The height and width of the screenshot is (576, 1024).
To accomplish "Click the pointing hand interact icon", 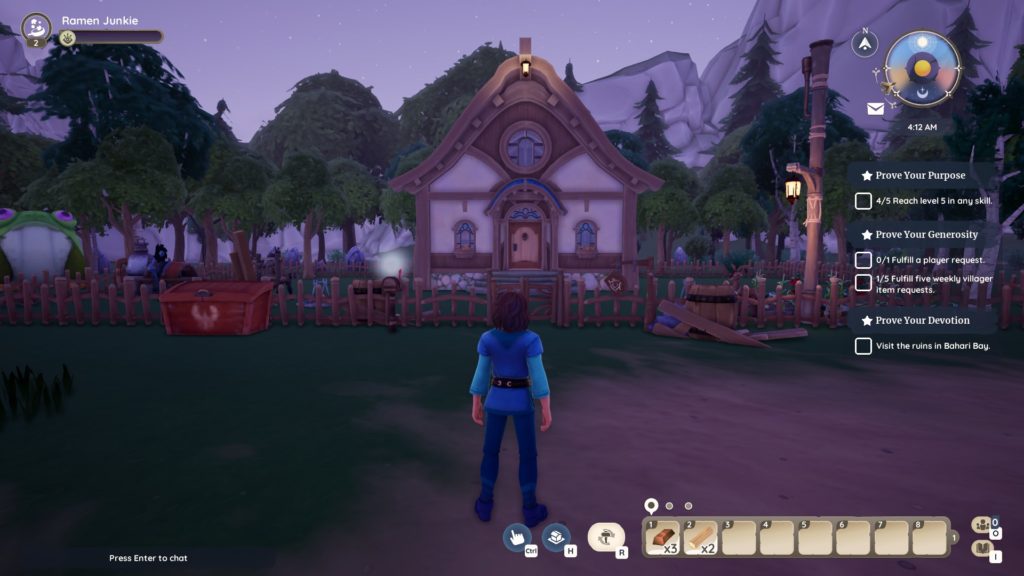I will [x=517, y=537].
